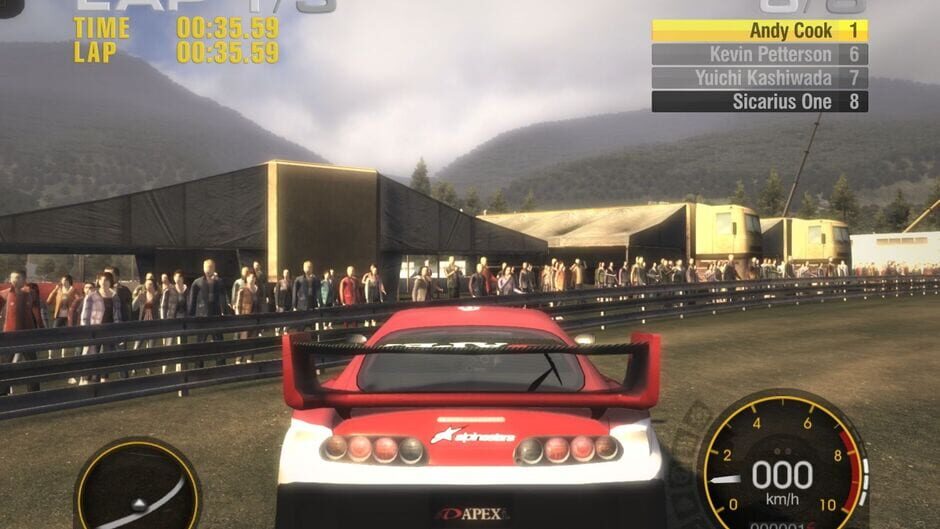Click the circular track minimap
This screenshot has width=940, height=529.
click(x=138, y=489)
